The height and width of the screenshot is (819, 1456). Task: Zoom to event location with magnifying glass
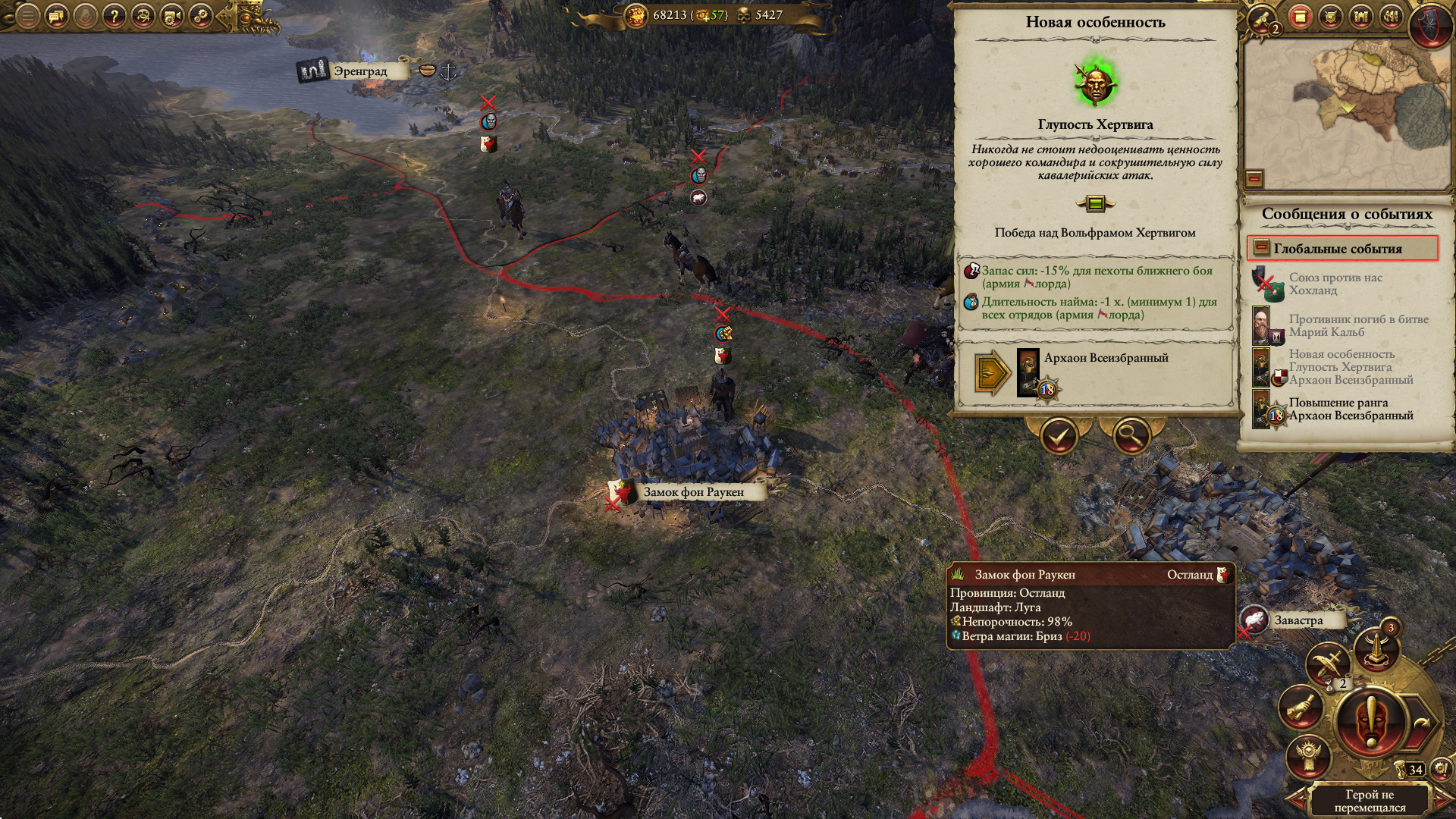coord(1131,436)
